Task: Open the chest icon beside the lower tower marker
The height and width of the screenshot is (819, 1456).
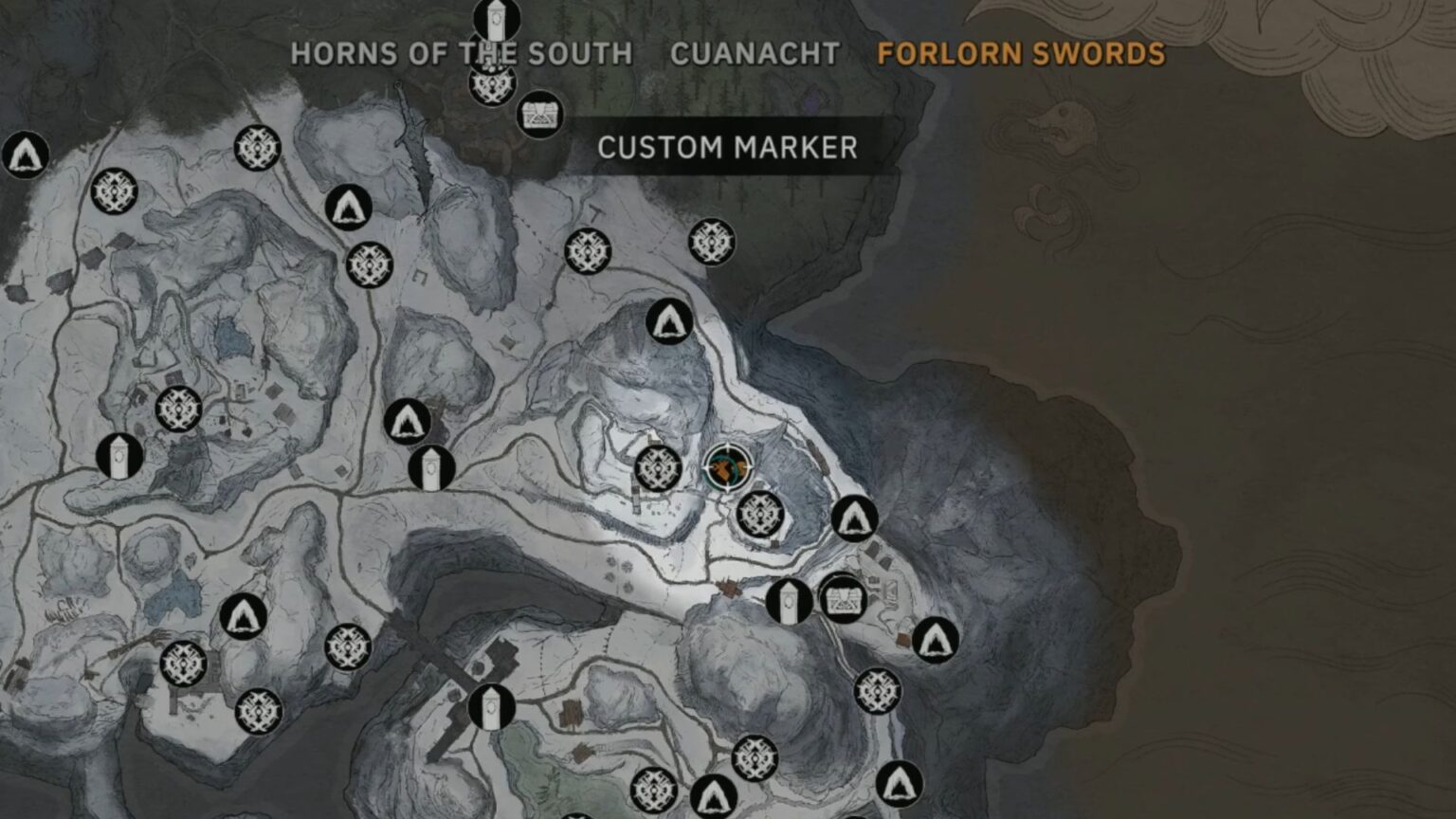Action: point(843,599)
